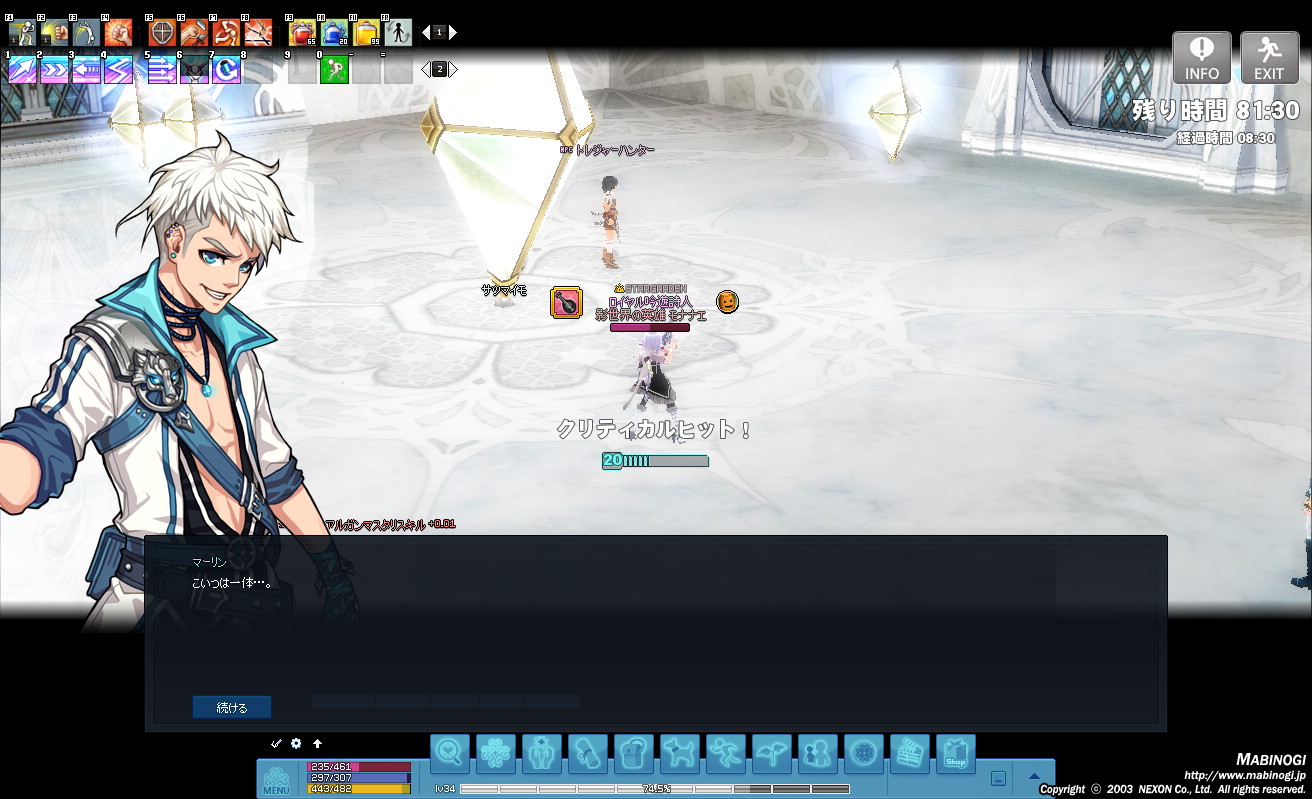The height and width of the screenshot is (799, 1312).
Task: Open the Shop from the bottom bar
Action: pos(955,753)
